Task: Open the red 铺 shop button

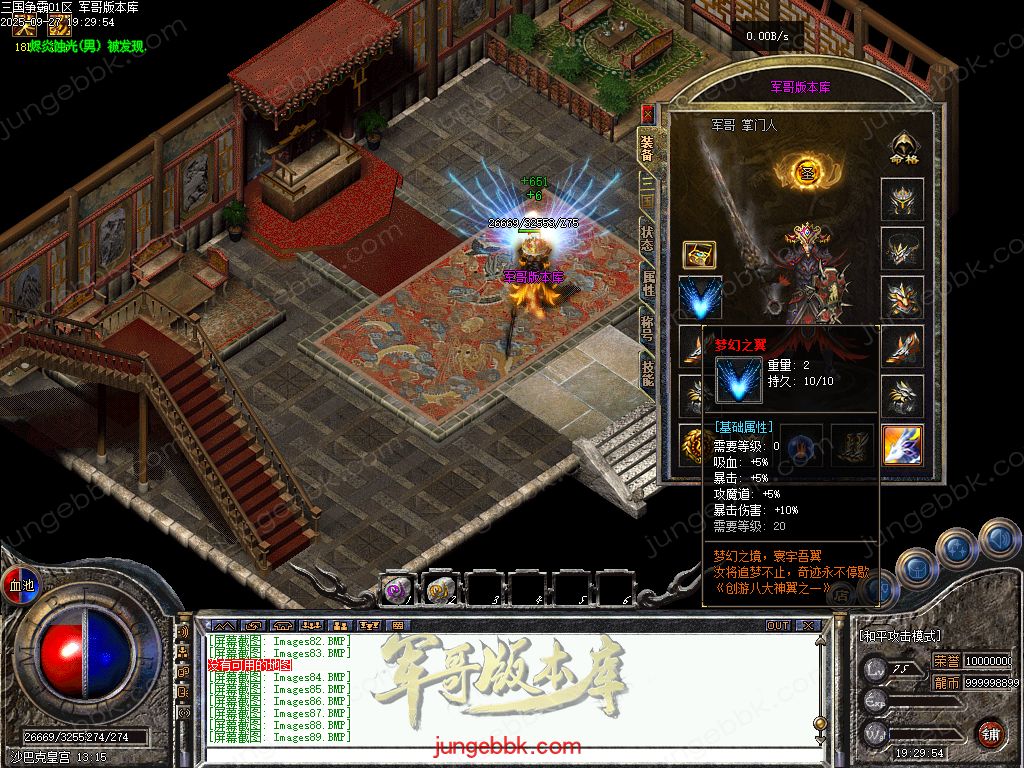Action: click(x=990, y=733)
